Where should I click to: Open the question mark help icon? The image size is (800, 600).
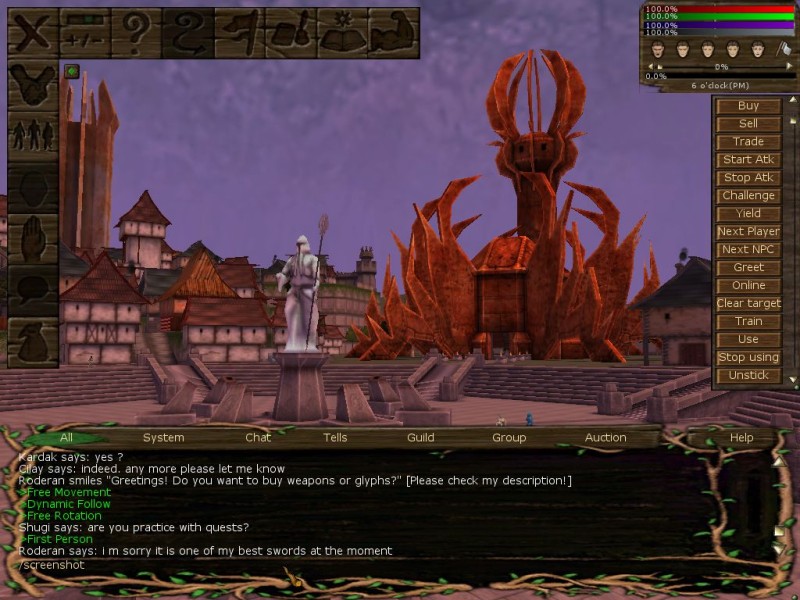click(x=135, y=31)
